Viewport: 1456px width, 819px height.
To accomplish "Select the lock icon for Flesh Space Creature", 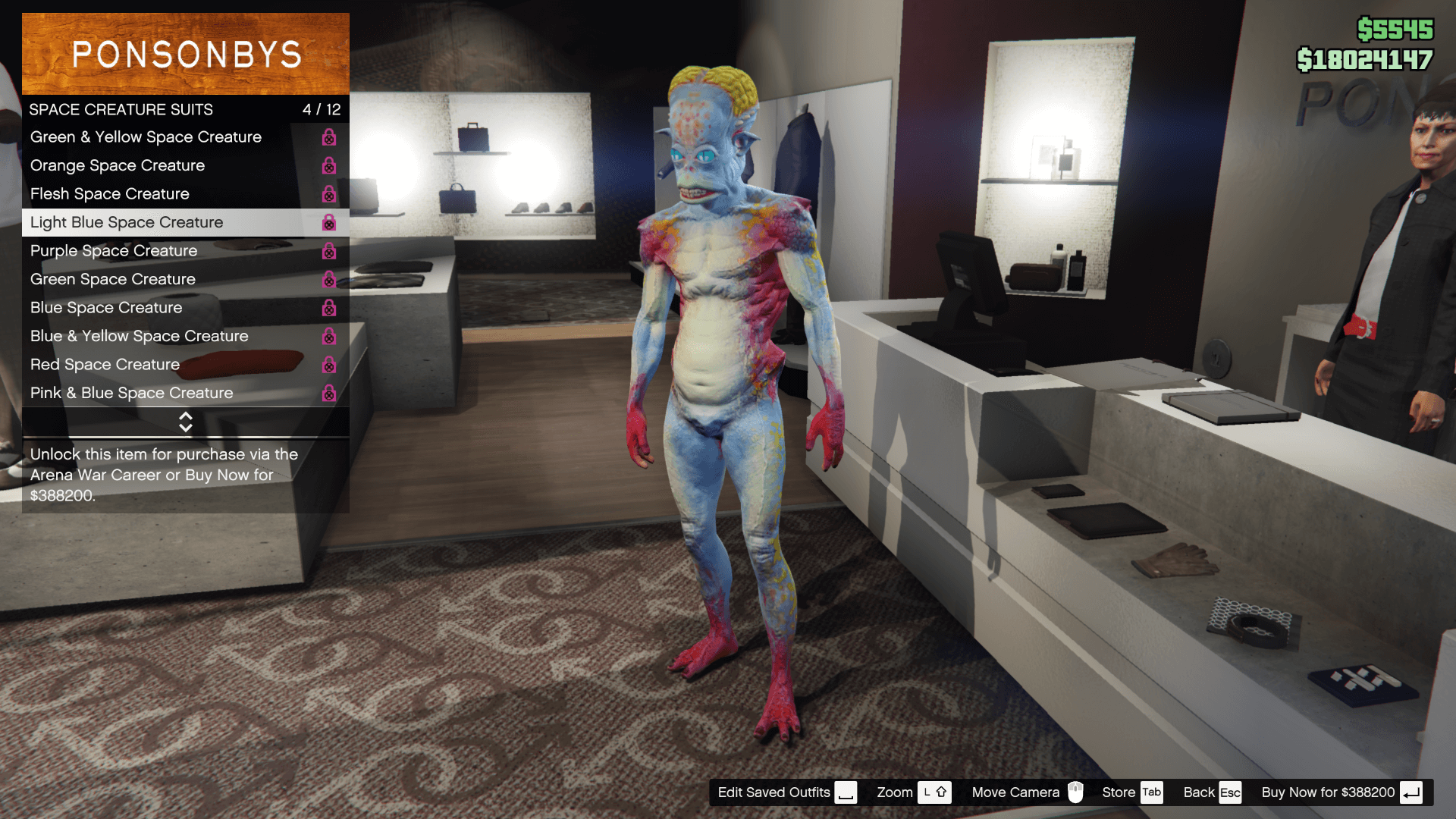I will pos(328,194).
